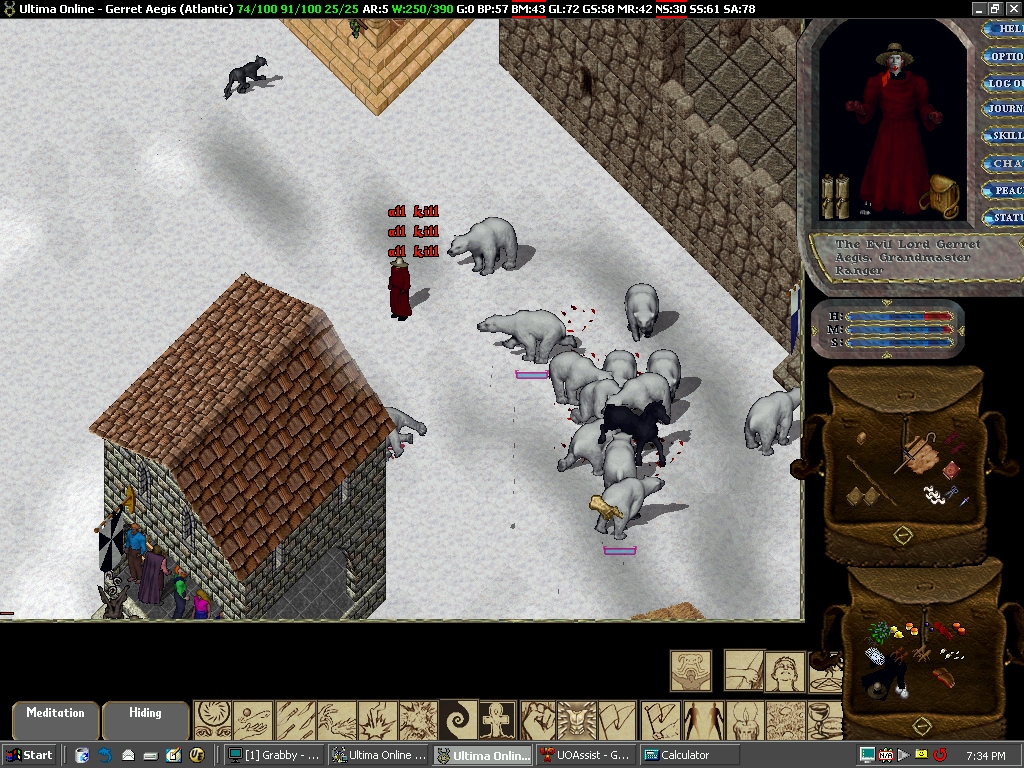The width and height of the screenshot is (1024, 768).
Task: Toggle Peace mode on the paperdoll
Action: point(1004,190)
